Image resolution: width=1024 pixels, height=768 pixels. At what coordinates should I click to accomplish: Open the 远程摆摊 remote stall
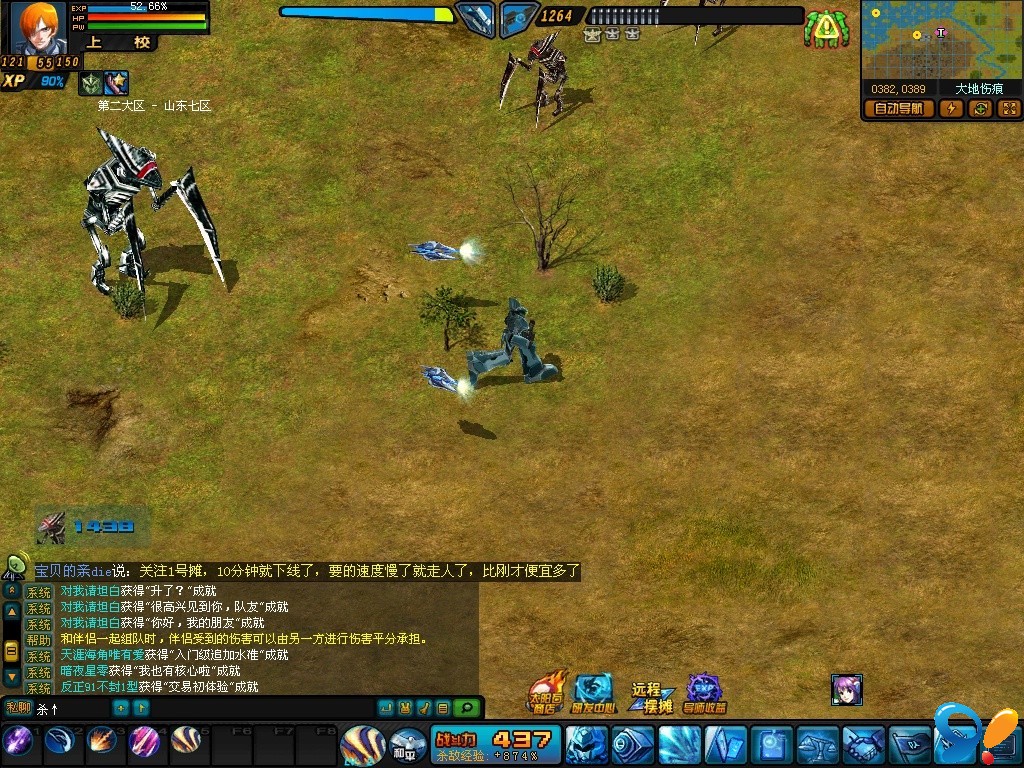tap(652, 697)
